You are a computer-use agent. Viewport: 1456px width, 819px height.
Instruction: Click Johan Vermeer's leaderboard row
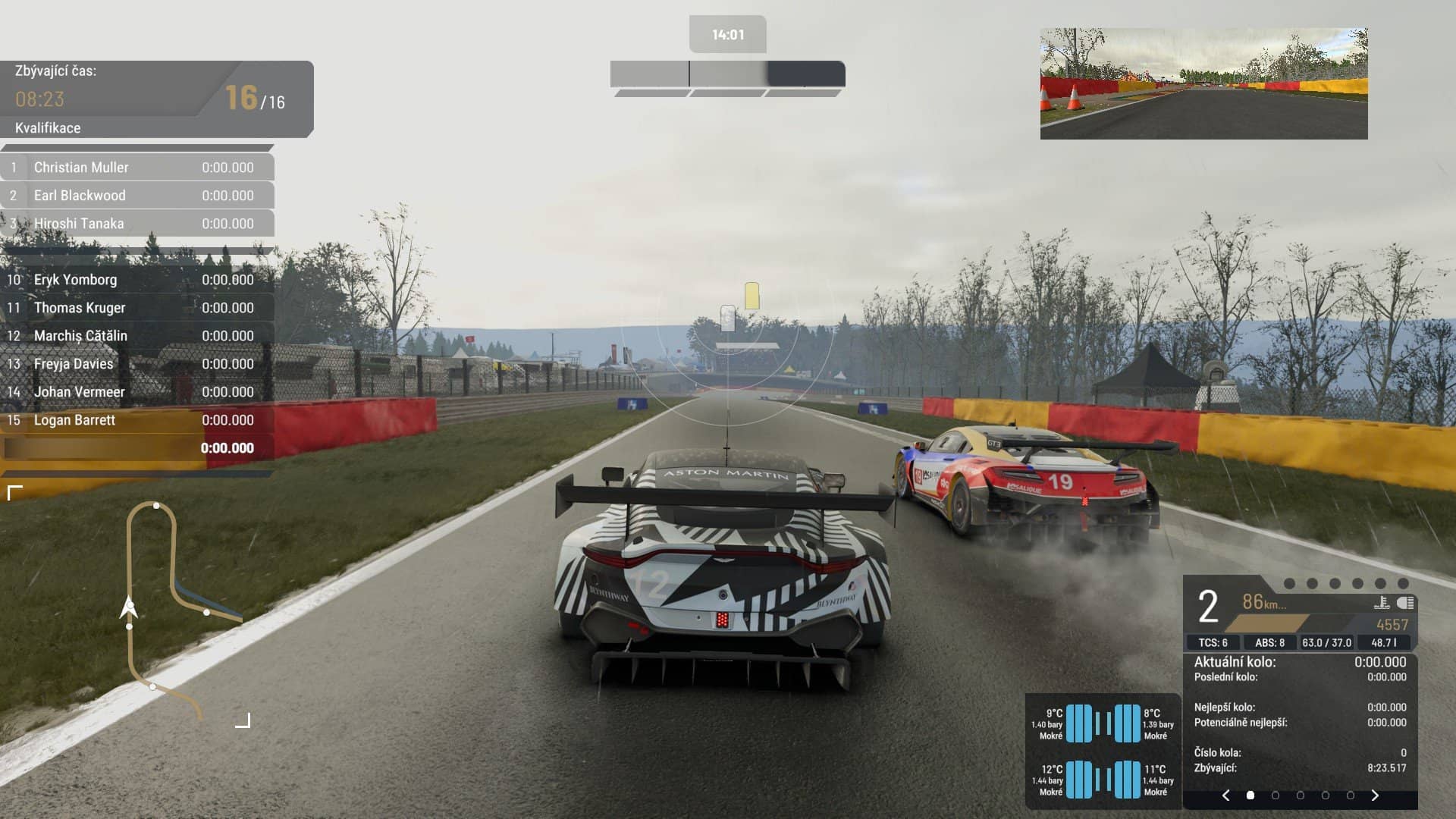(137, 392)
